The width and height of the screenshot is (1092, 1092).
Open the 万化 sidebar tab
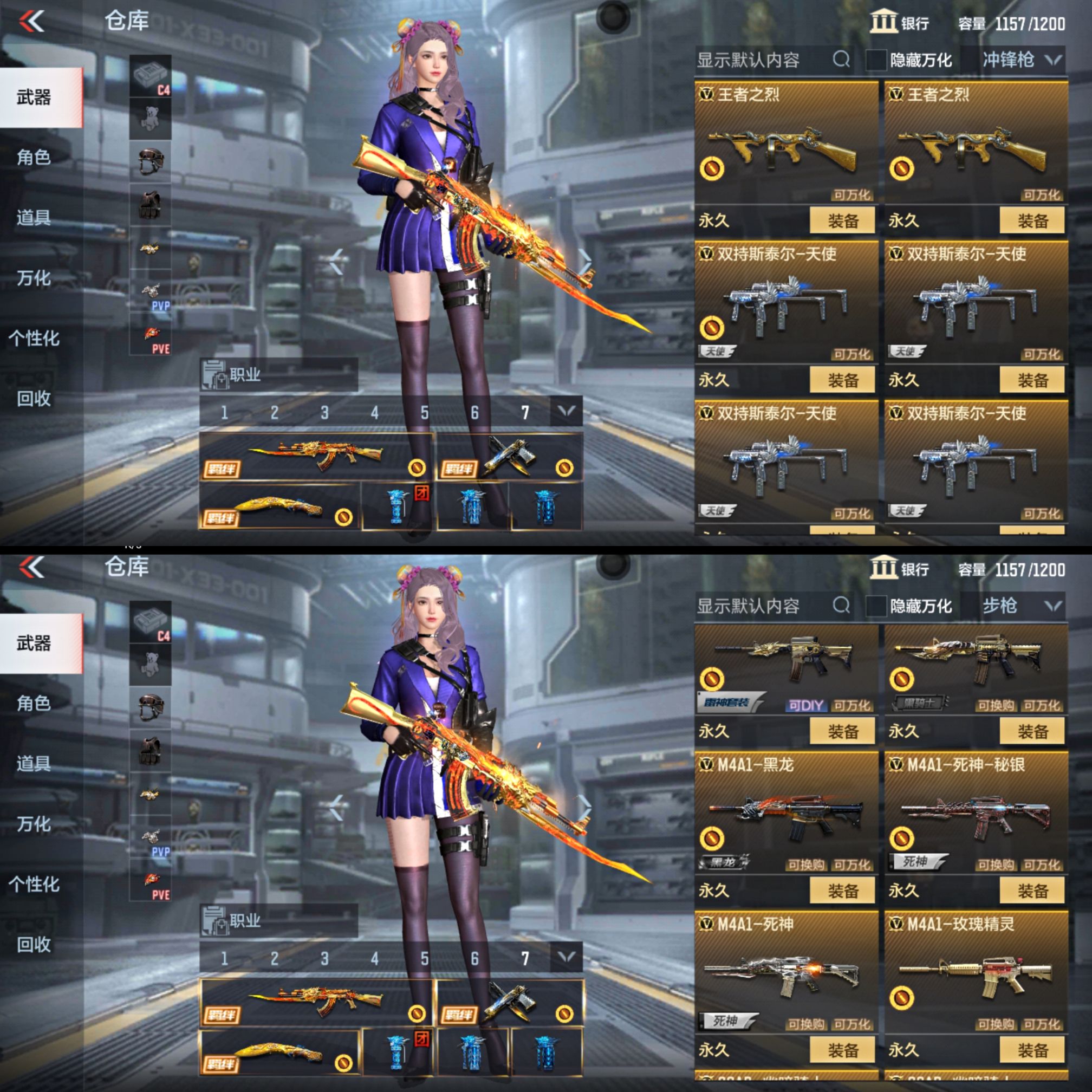[35, 278]
